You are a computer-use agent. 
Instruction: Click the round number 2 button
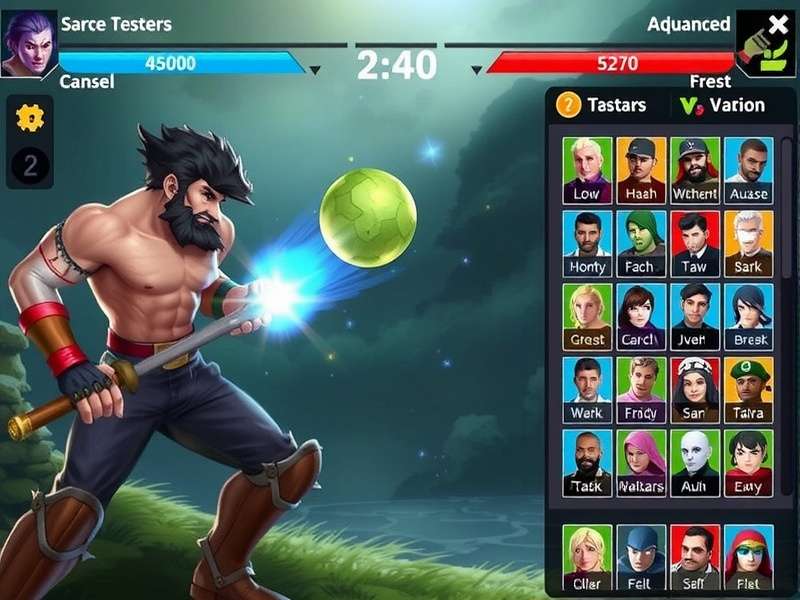pyautogui.click(x=30, y=165)
